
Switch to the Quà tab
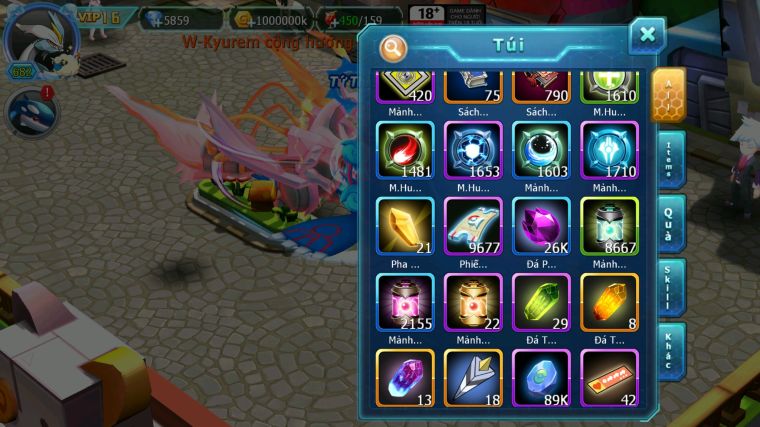point(669,222)
